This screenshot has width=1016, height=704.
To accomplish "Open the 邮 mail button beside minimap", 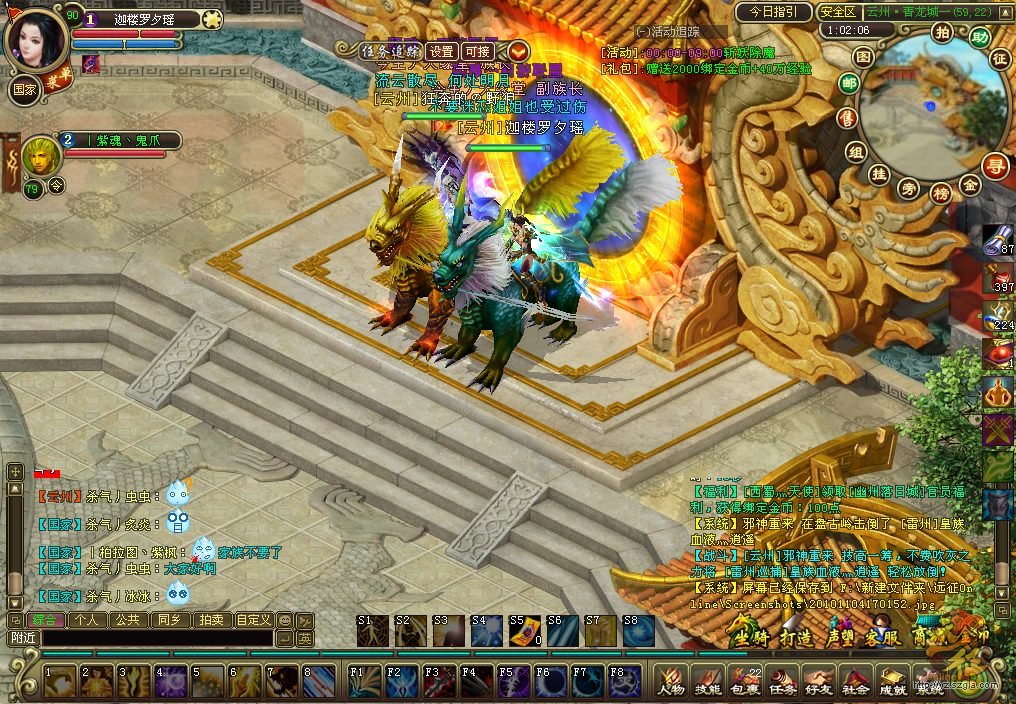I will 849,85.
